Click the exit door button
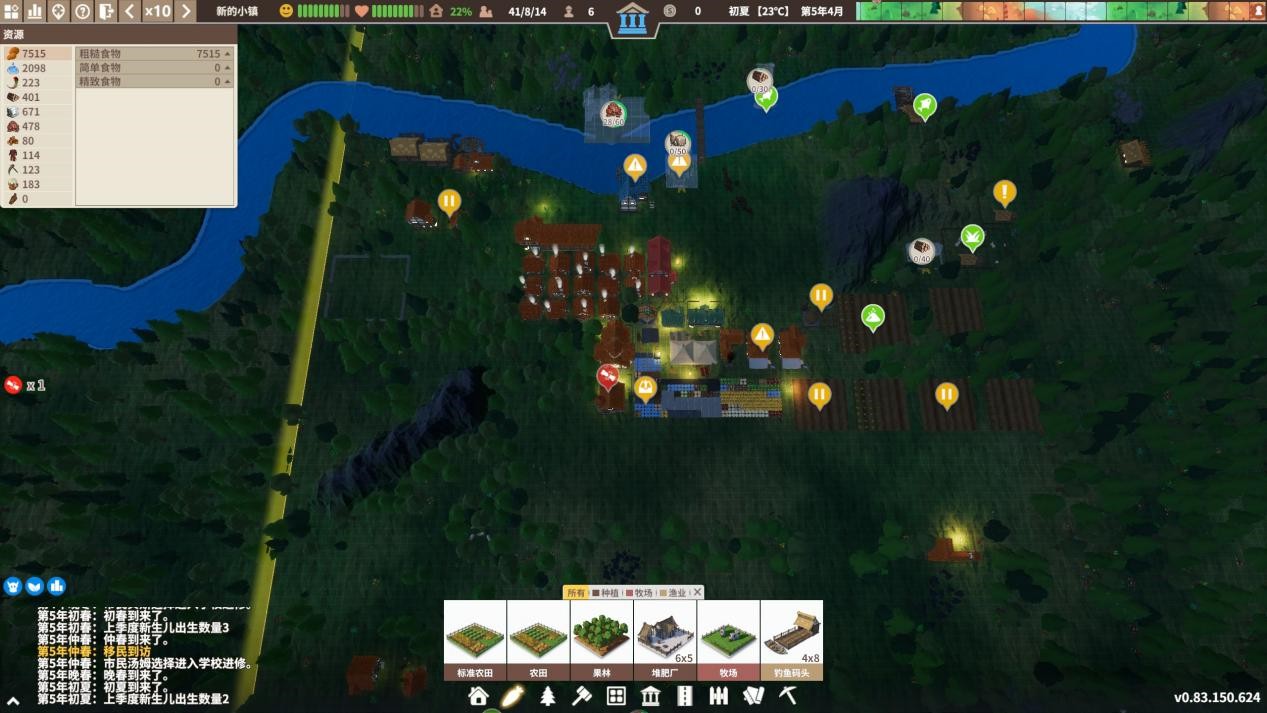Image resolution: width=1267 pixels, height=713 pixels. tap(107, 11)
